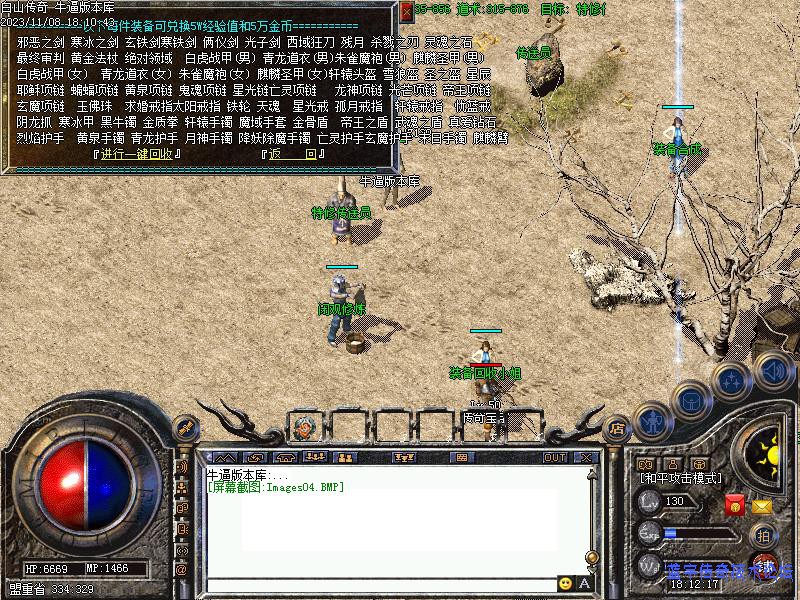
Task: Click the 拍 auction button
Action: pyautogui.click(x=763, y=535)
